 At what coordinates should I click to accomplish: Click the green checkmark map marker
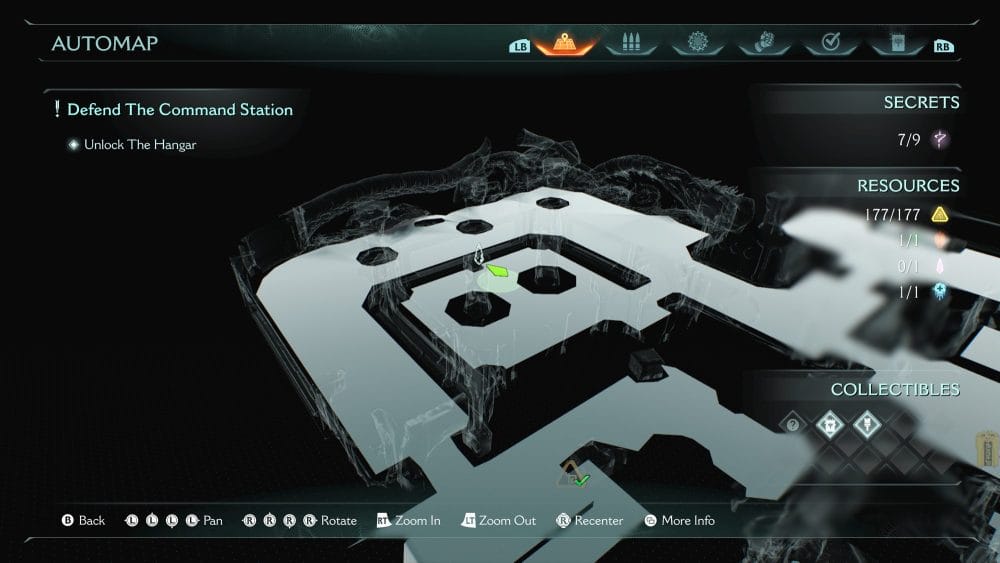(x=581, y=480)
